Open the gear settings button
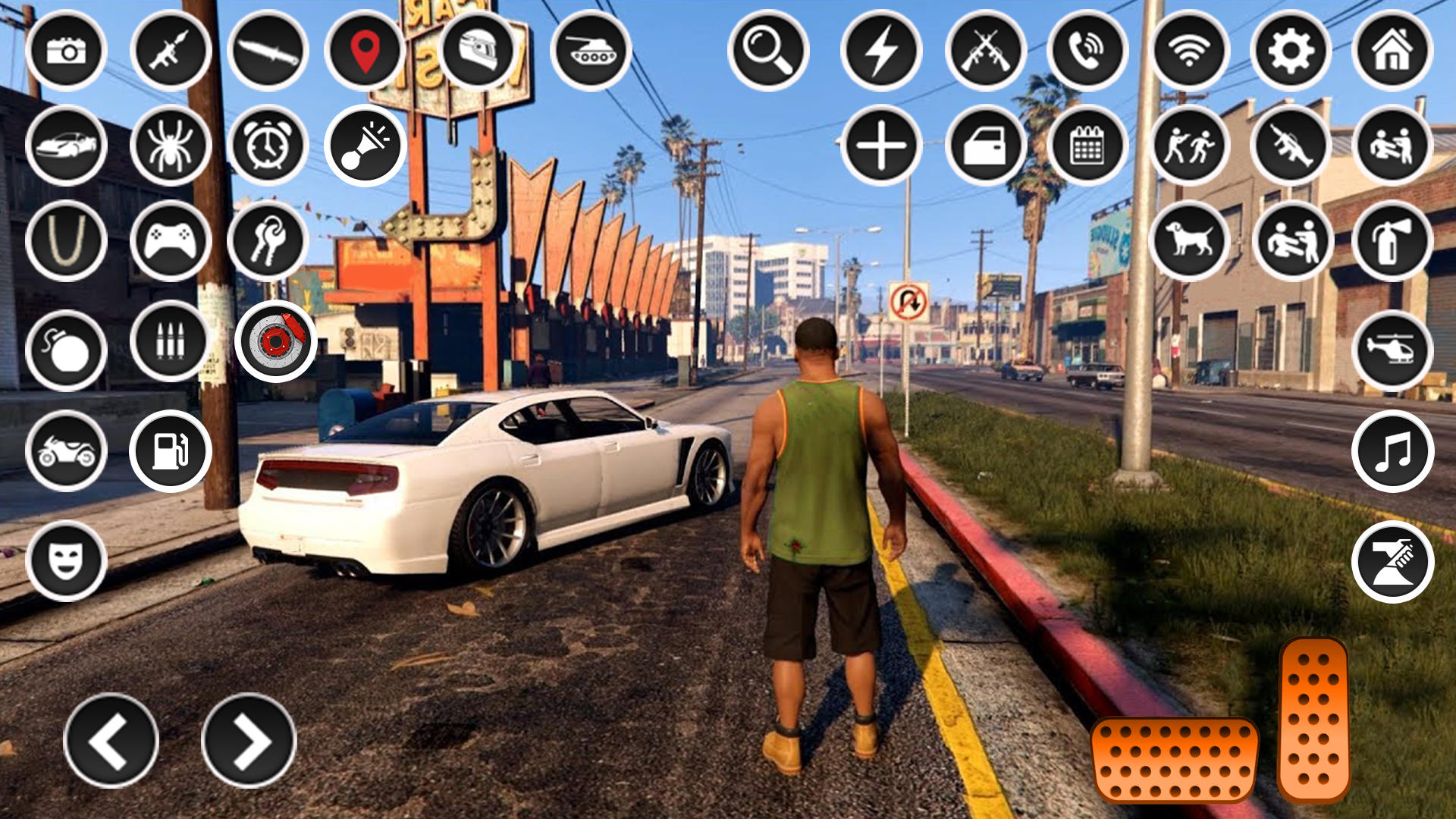1456x819 pixels. click(x=1291, y=51)
